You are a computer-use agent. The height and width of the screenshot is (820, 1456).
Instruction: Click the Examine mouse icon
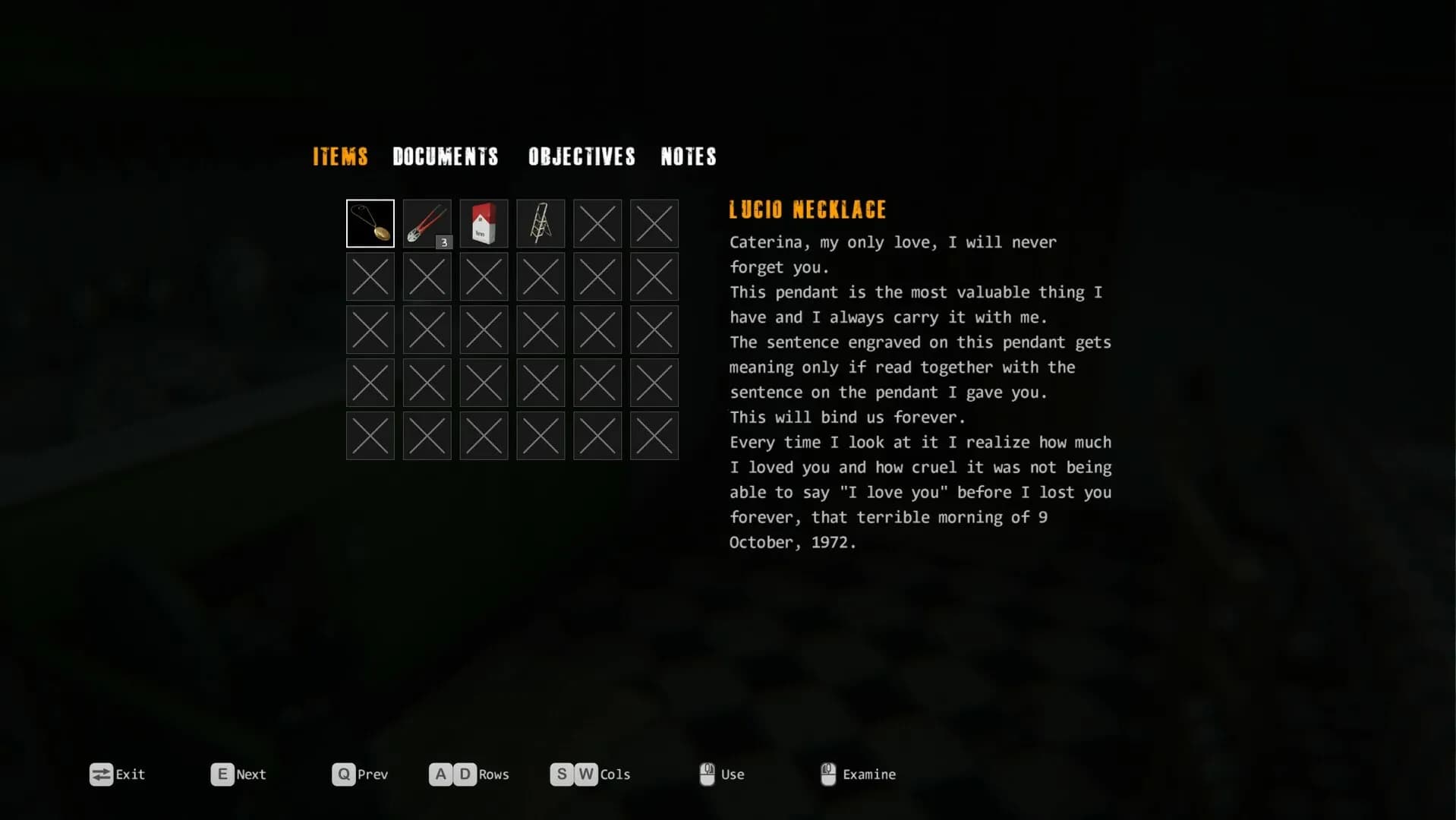pyautogui.click(x=827, y=774)
